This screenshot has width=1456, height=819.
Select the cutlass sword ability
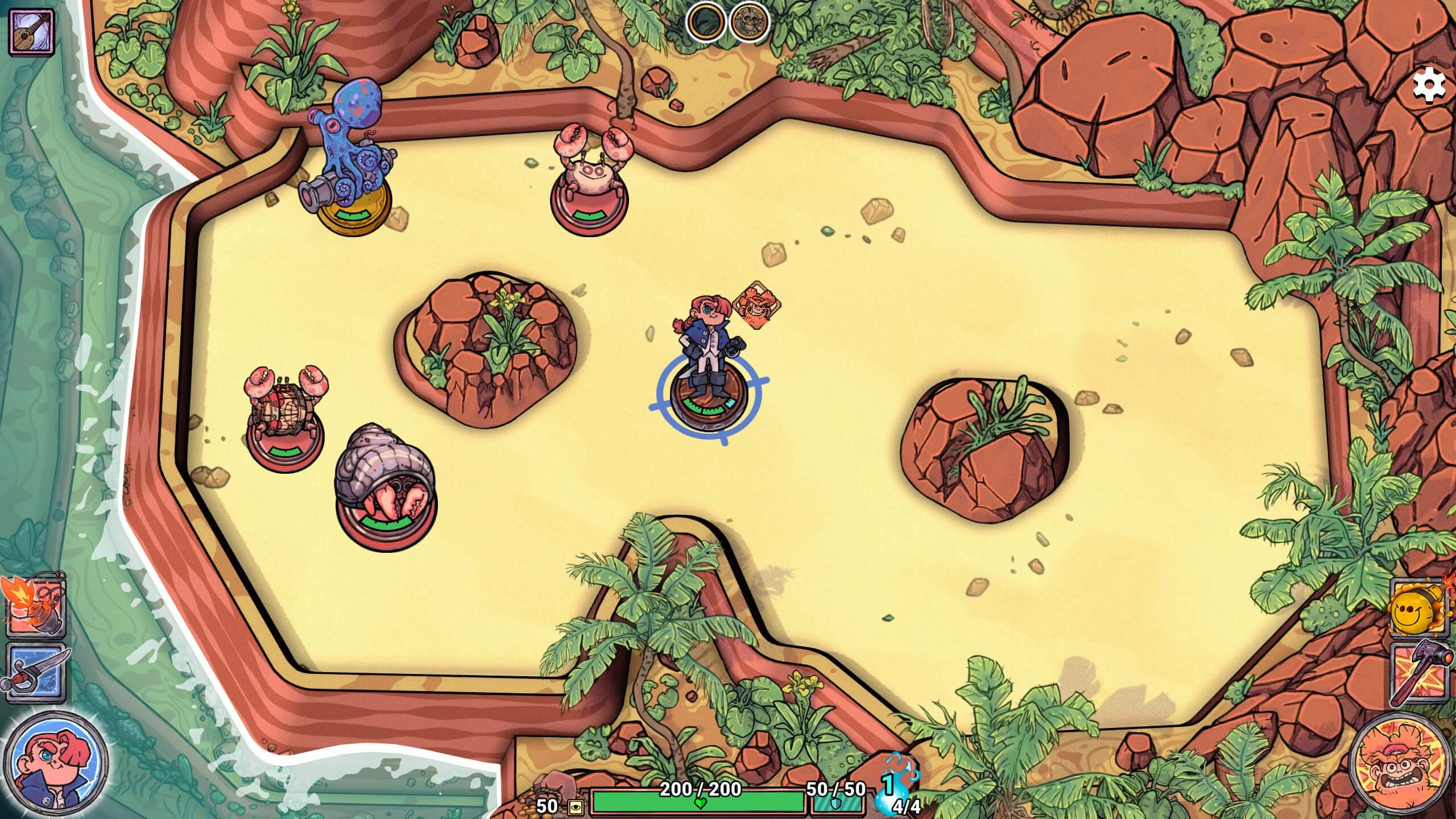point(35,670)
